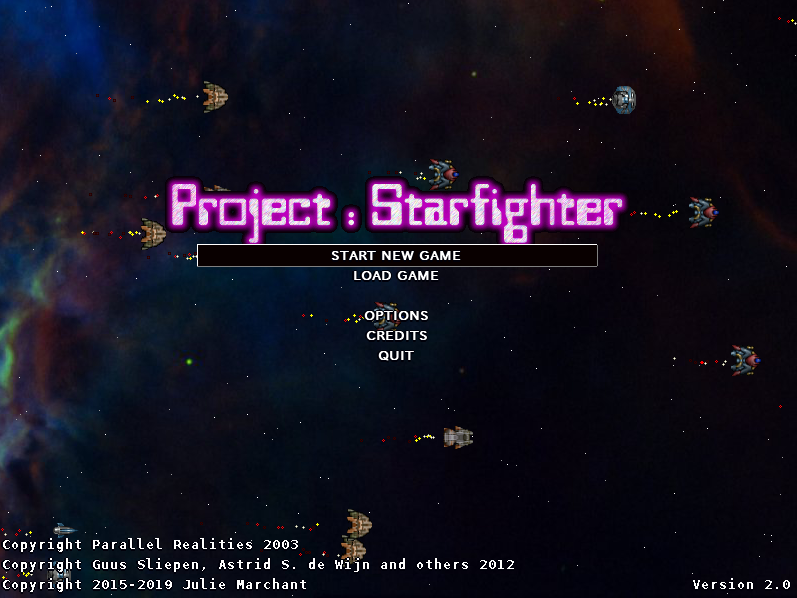
Task: Select Start New Game
Action: (396, 256)
